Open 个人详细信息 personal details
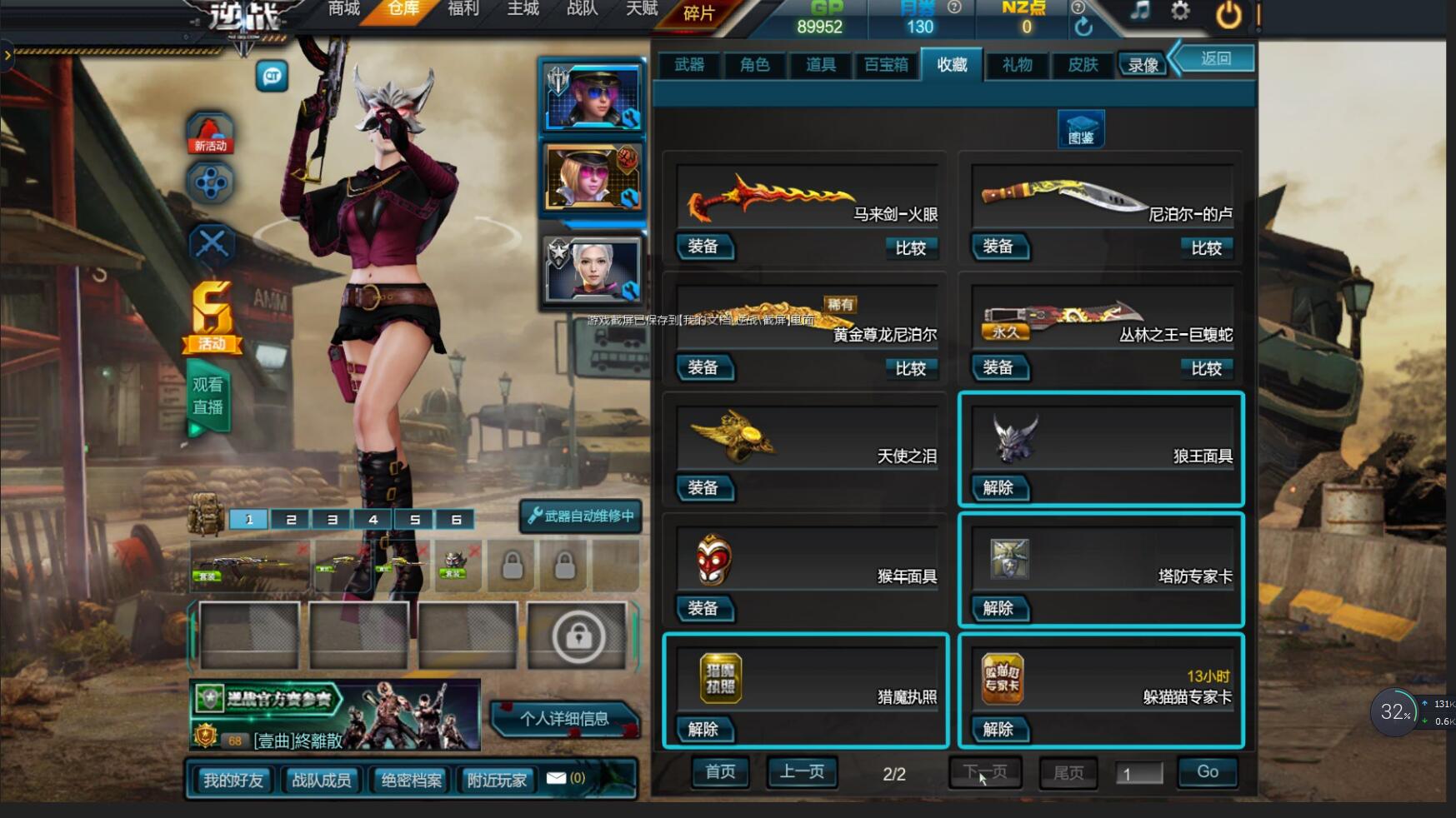Screen dimensions: 1456x818 [564, 719]
